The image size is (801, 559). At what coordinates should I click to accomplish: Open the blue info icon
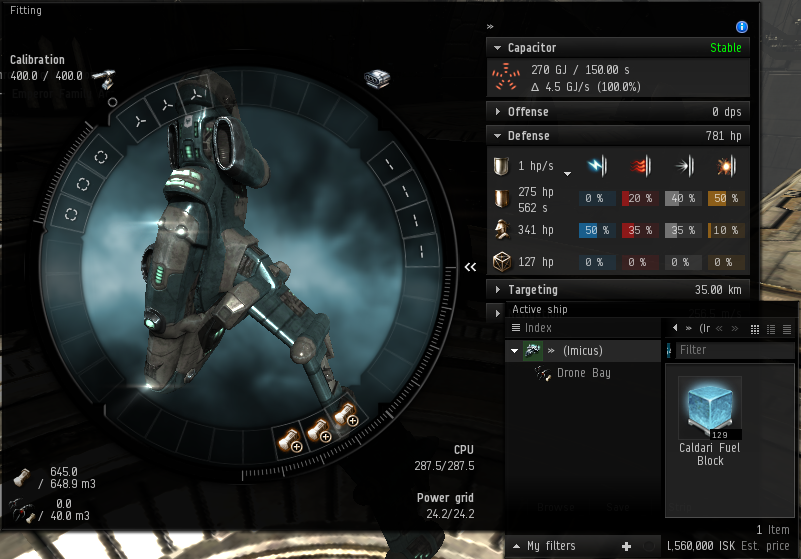tap(742, 27)
